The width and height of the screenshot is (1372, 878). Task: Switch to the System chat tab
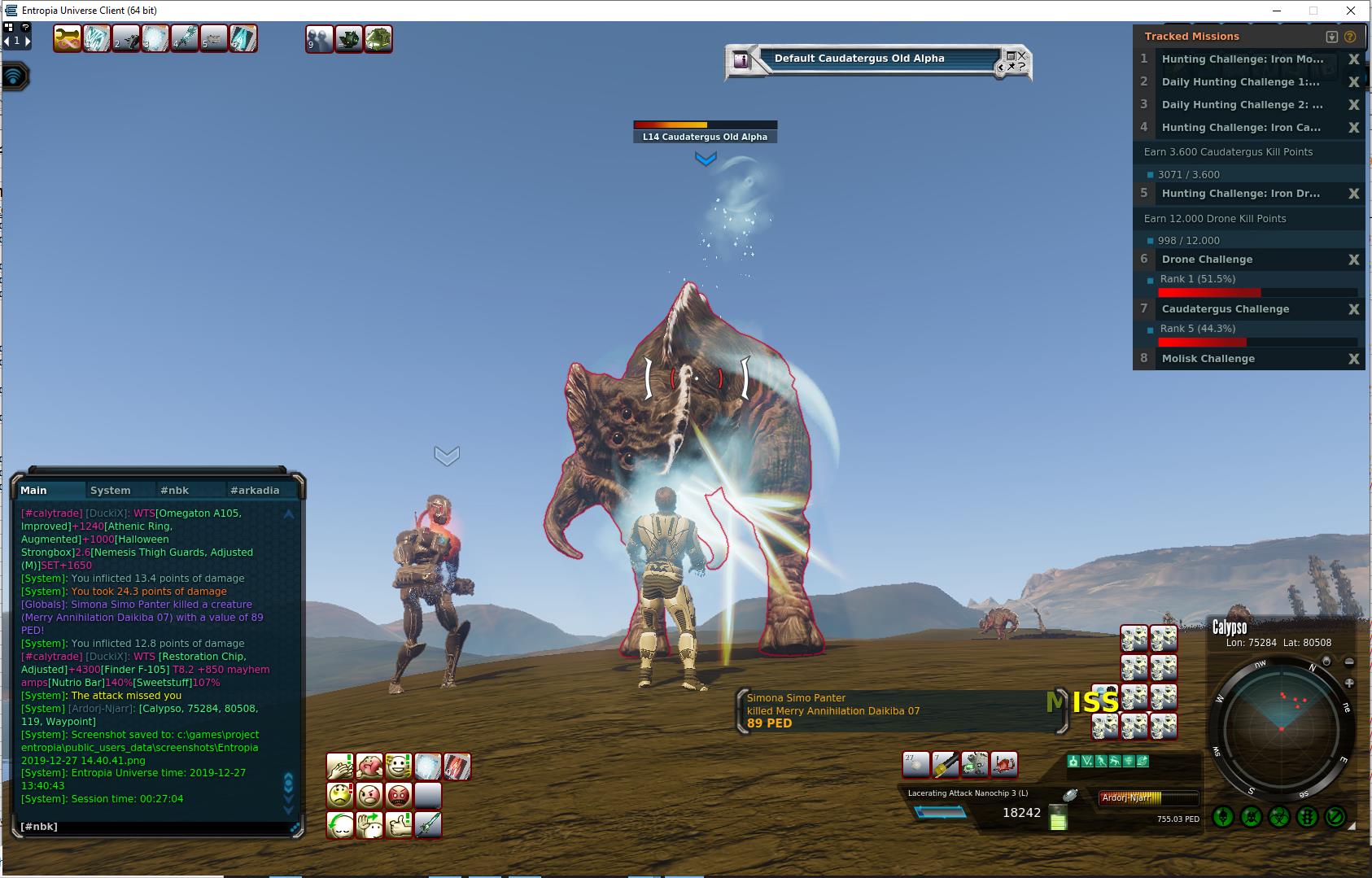tap(111, 490)
